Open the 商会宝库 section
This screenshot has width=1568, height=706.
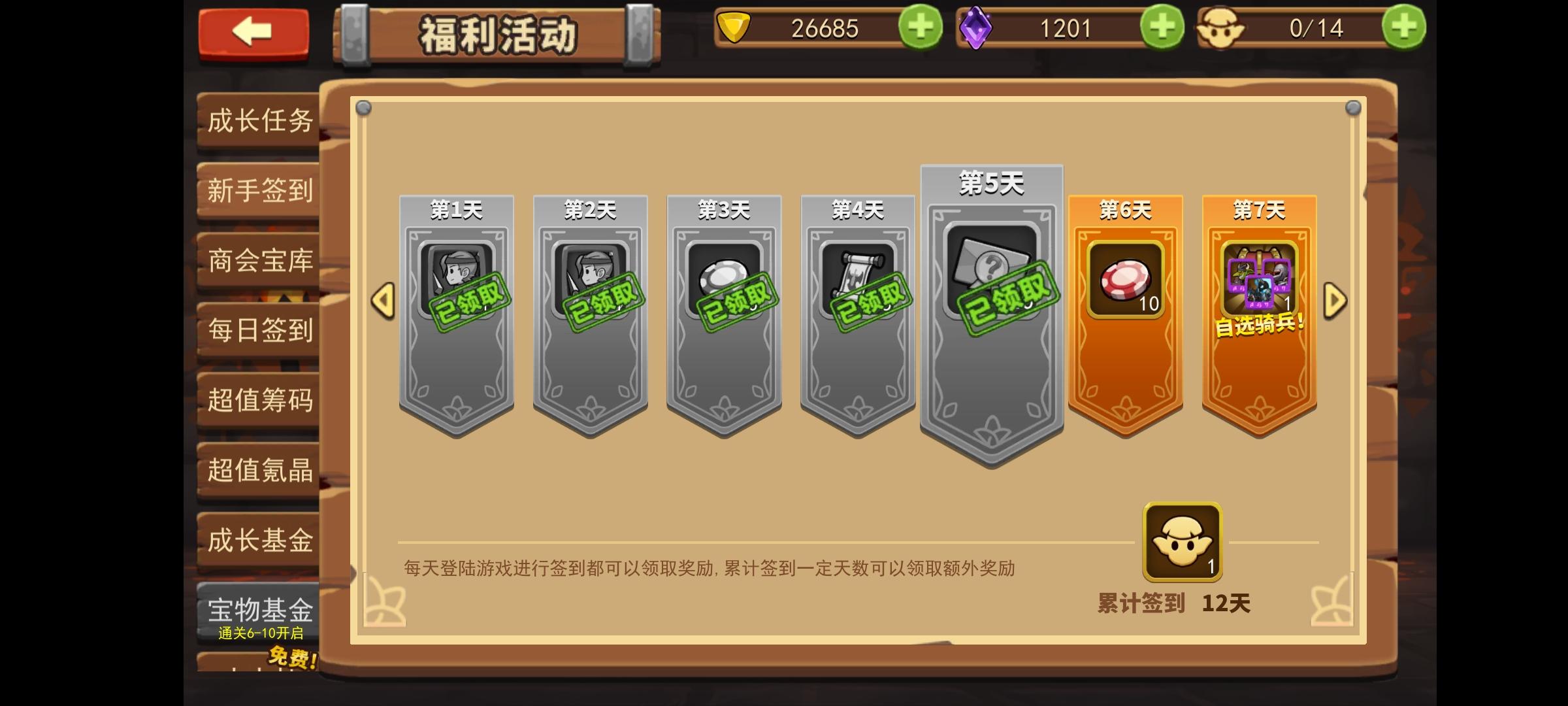click(257, 261)
